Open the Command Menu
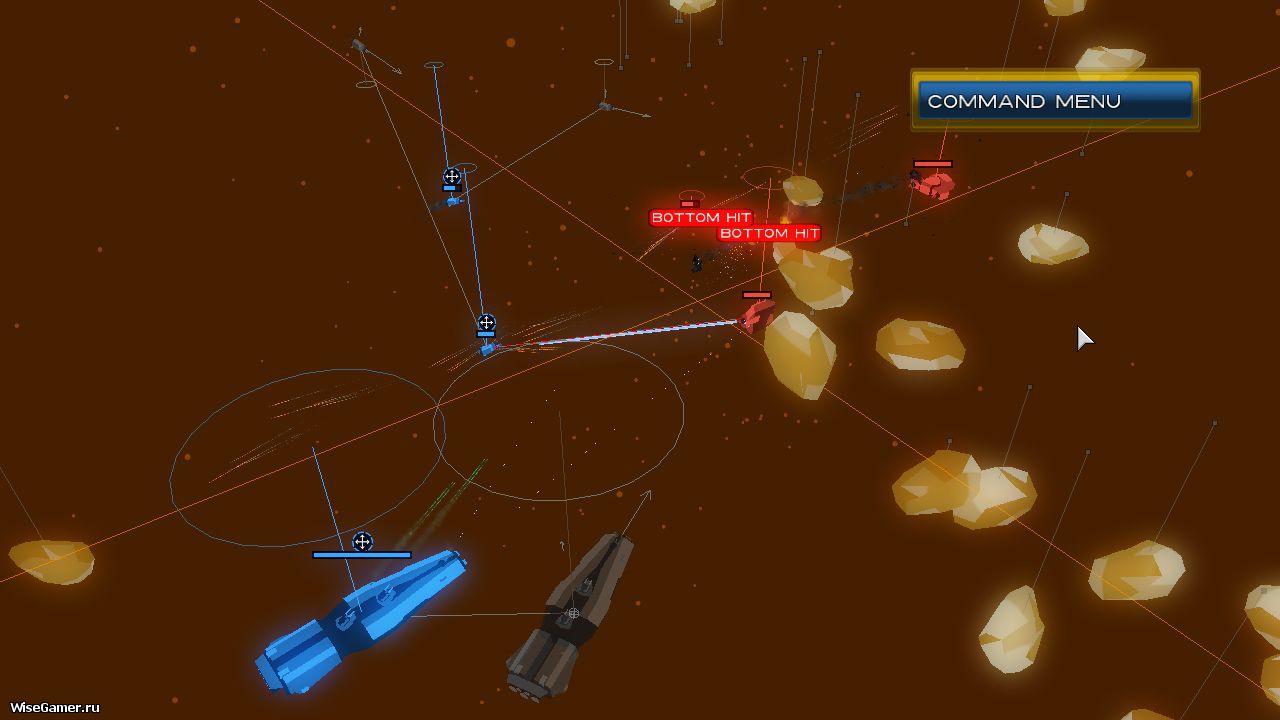Screen dimensions: 1280x720 (x=1055, y=101)
